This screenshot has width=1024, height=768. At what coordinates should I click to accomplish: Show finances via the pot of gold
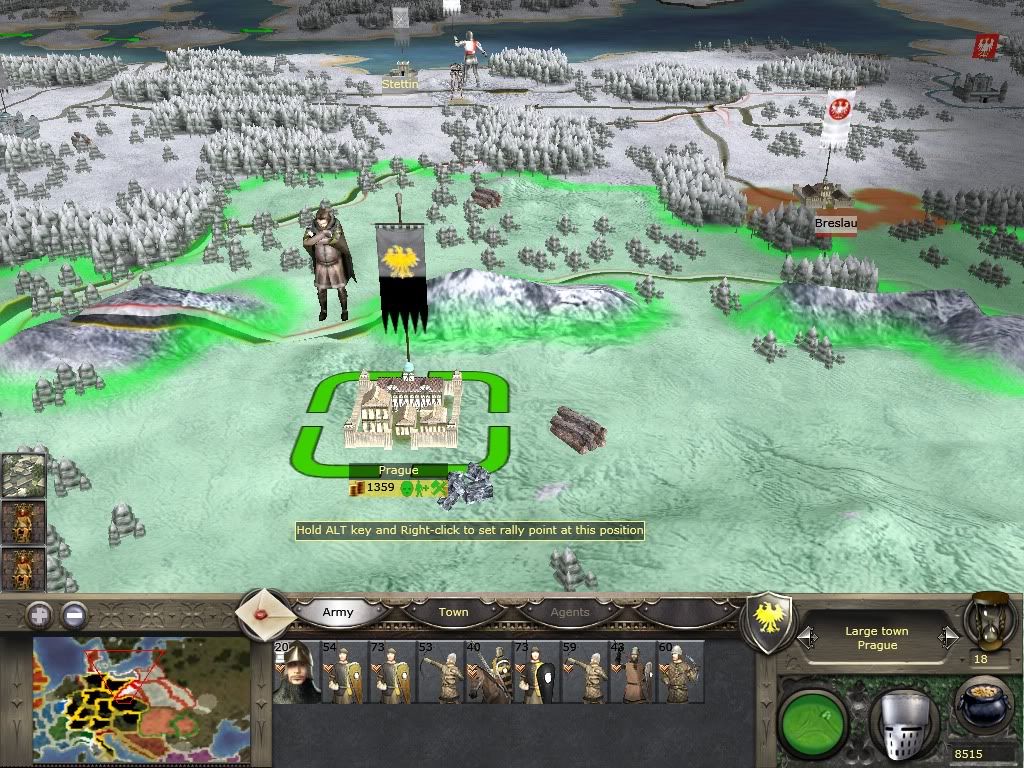click(x=982, y=708)
